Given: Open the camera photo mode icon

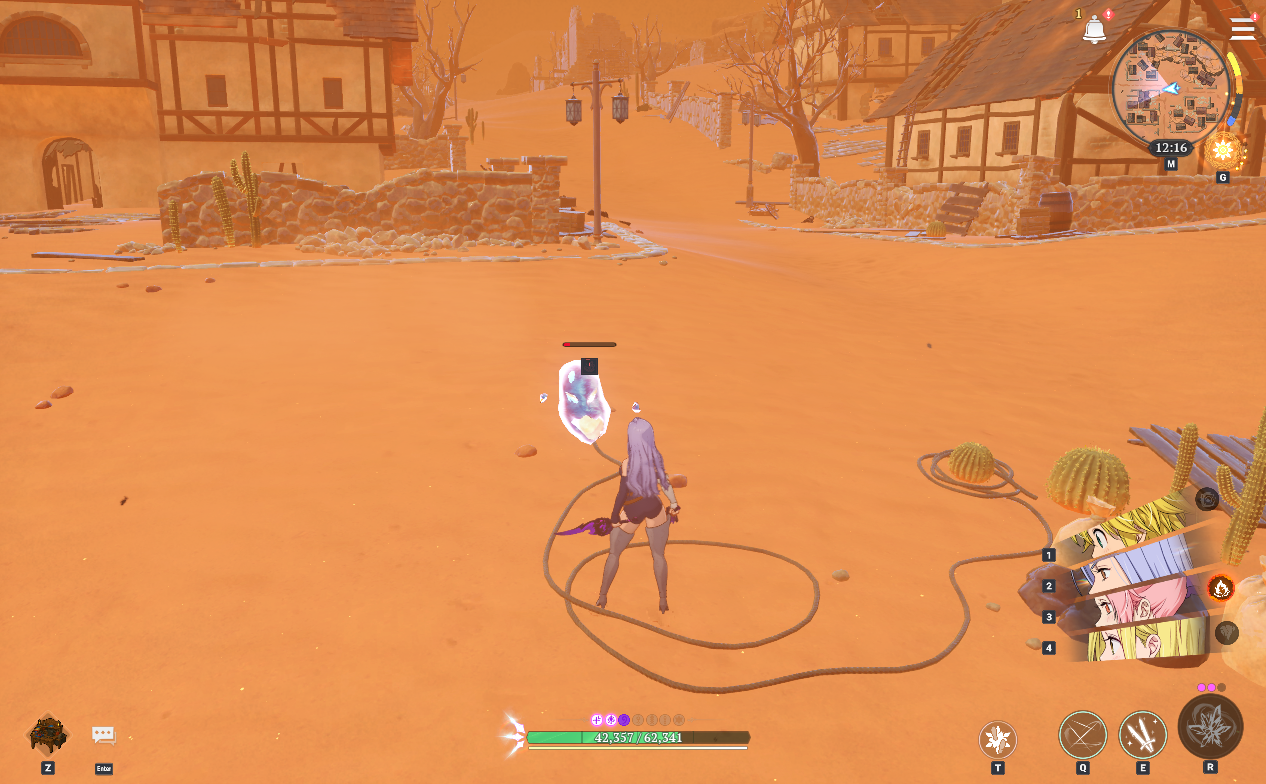Looking at the screenshot, I should pos(1207,498).
